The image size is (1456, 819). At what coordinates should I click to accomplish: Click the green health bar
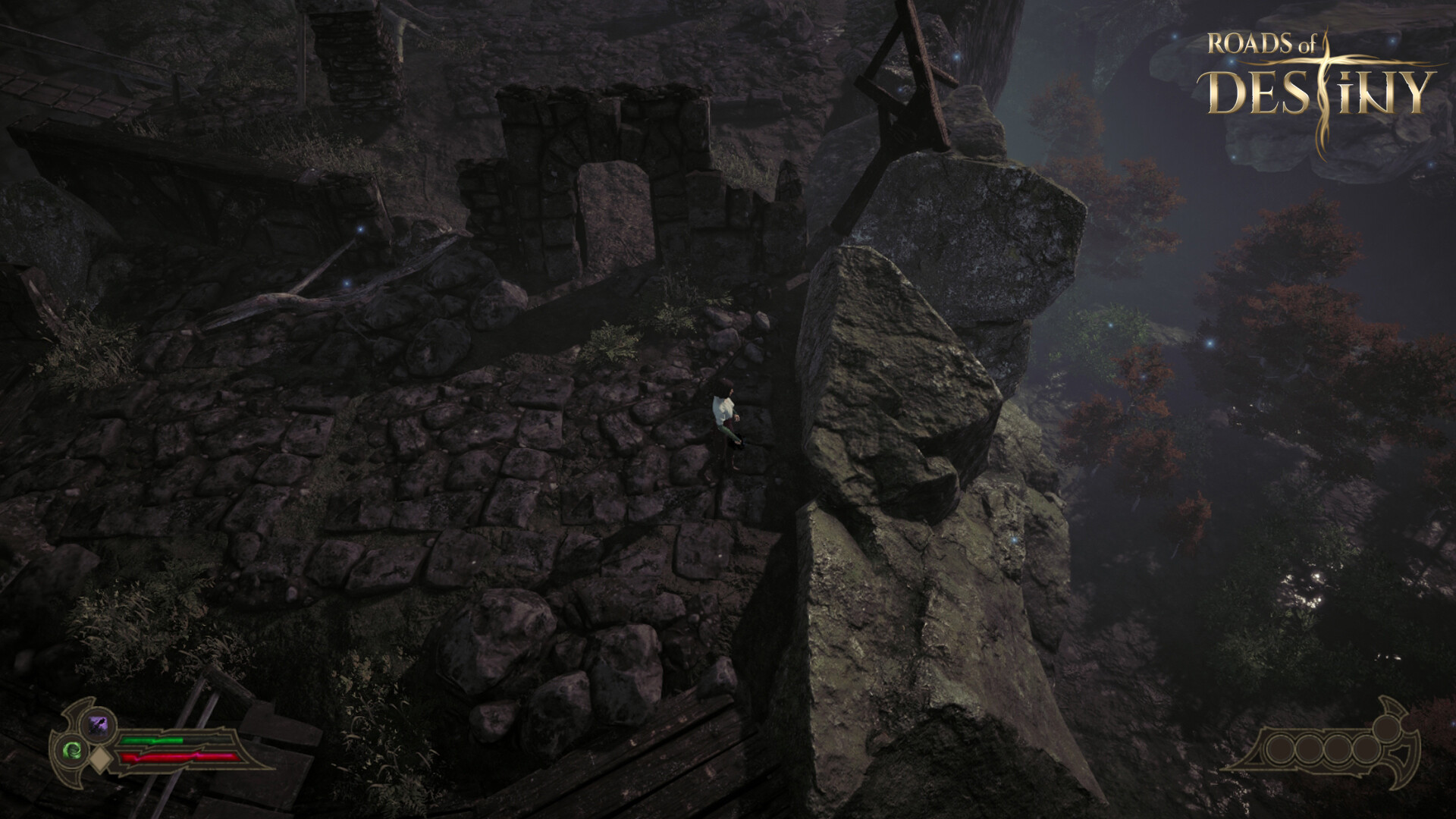click(152, 741)
